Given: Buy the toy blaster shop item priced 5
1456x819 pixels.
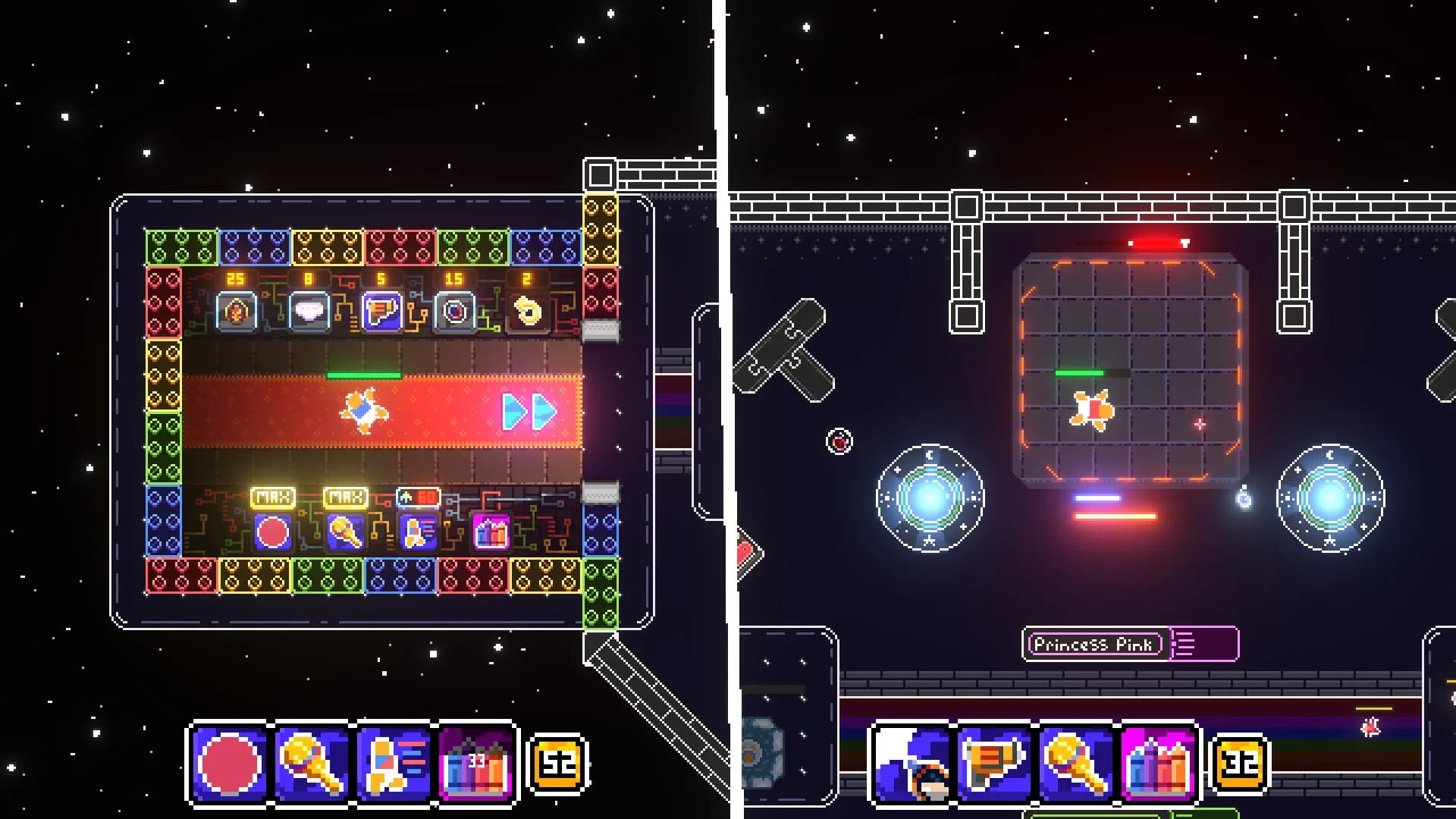Looking at the screenshot, I should point(381,311).
